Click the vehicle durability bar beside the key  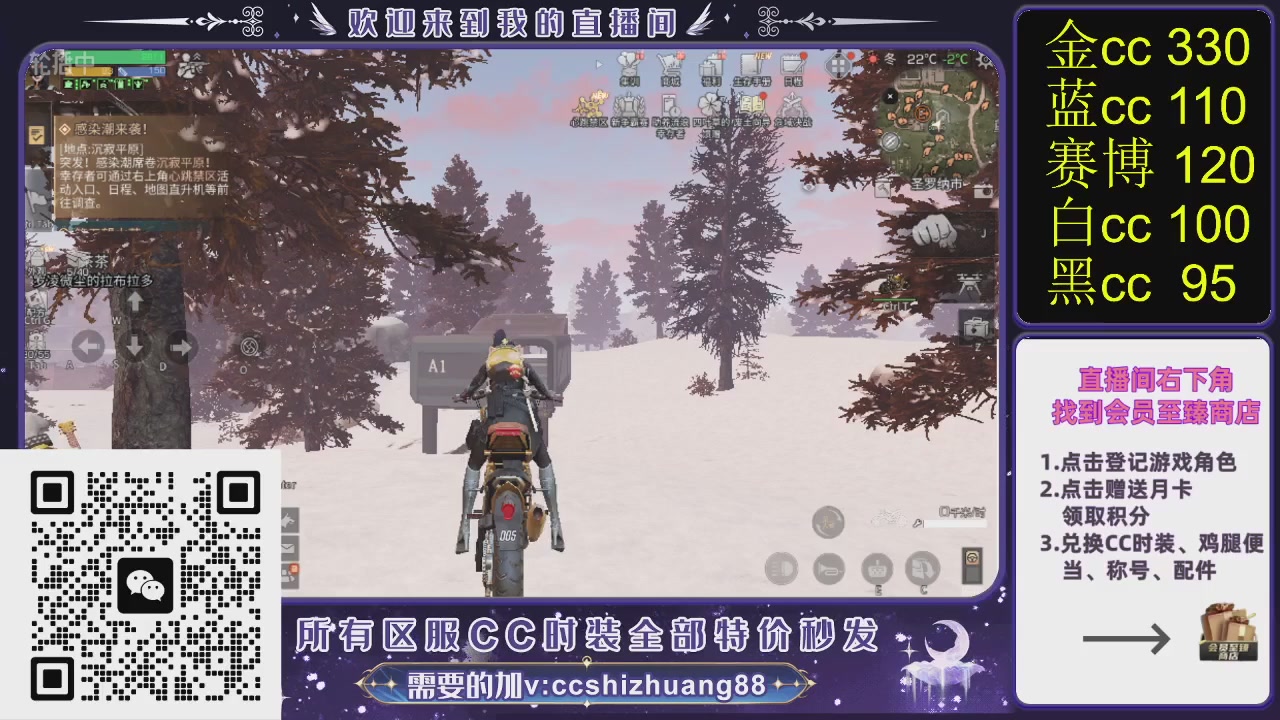point(954,523)
